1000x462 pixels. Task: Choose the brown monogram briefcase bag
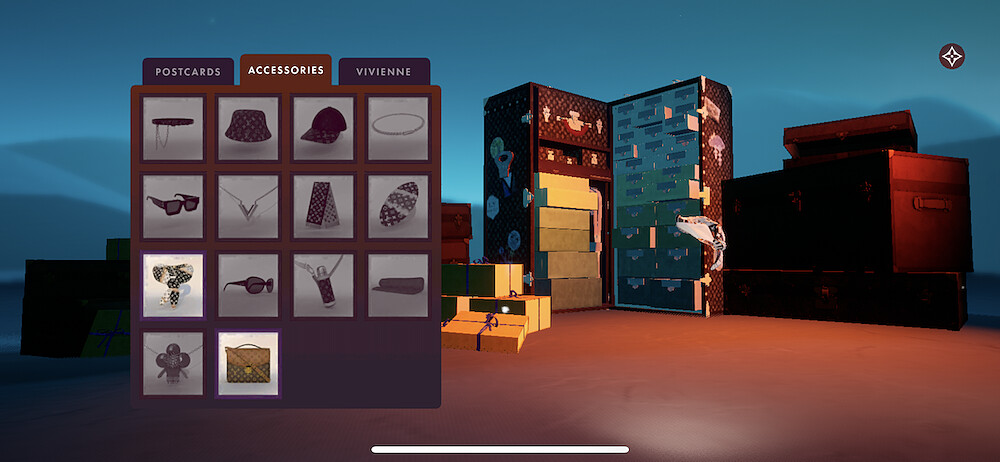248,363
